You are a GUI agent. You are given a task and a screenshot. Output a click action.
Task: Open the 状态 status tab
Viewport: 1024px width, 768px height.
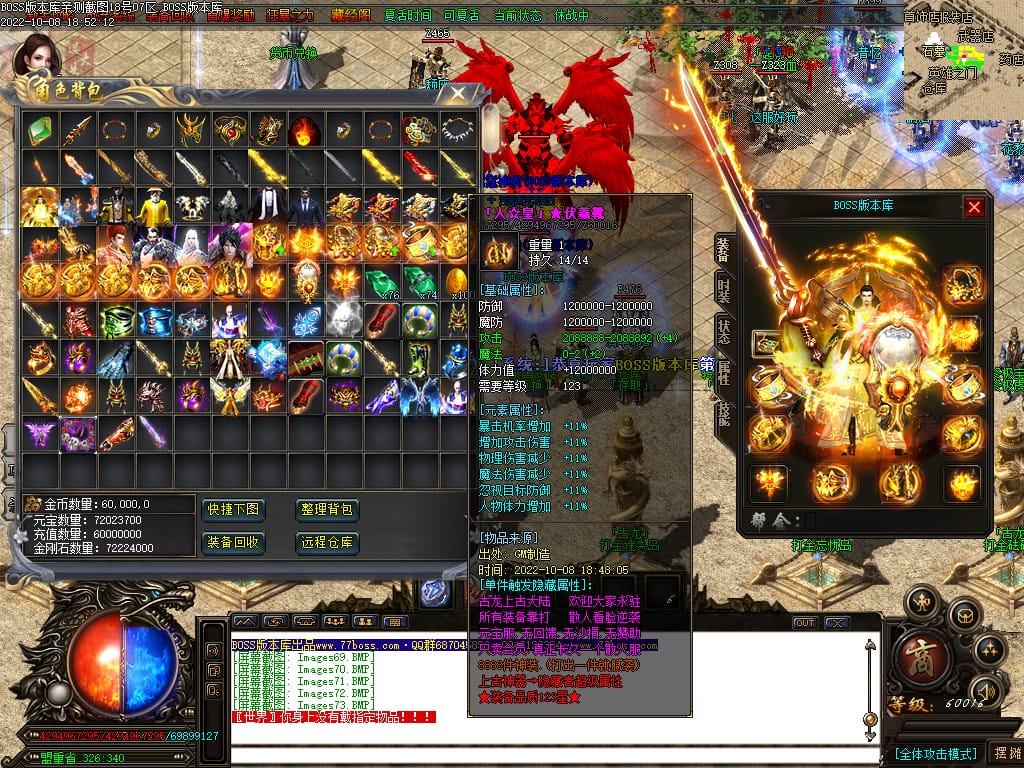point(722,332)
